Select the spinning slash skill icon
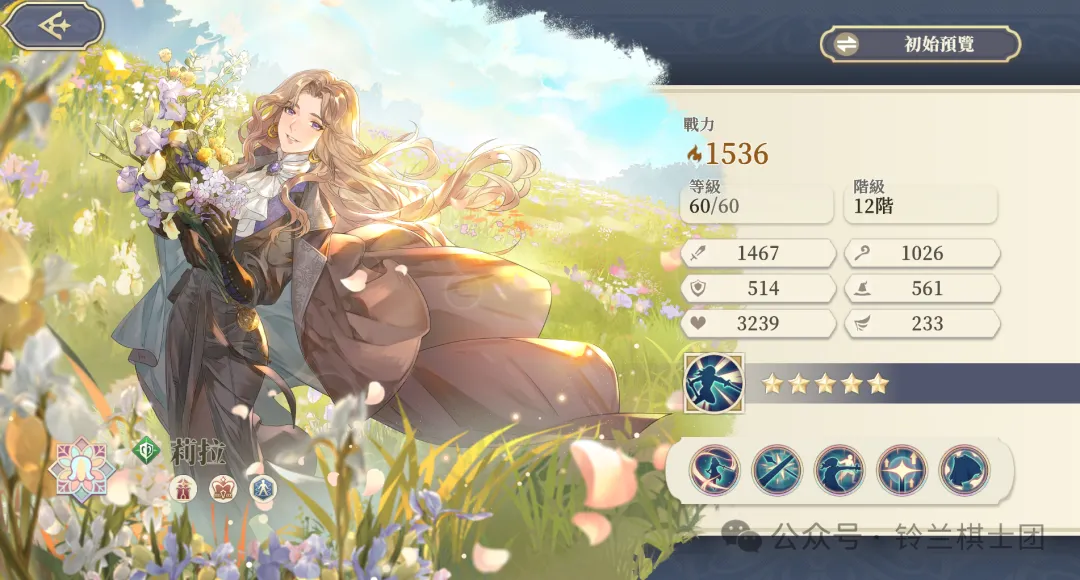1080x580 pixels. pyautogui.click(x=714, y=470)
